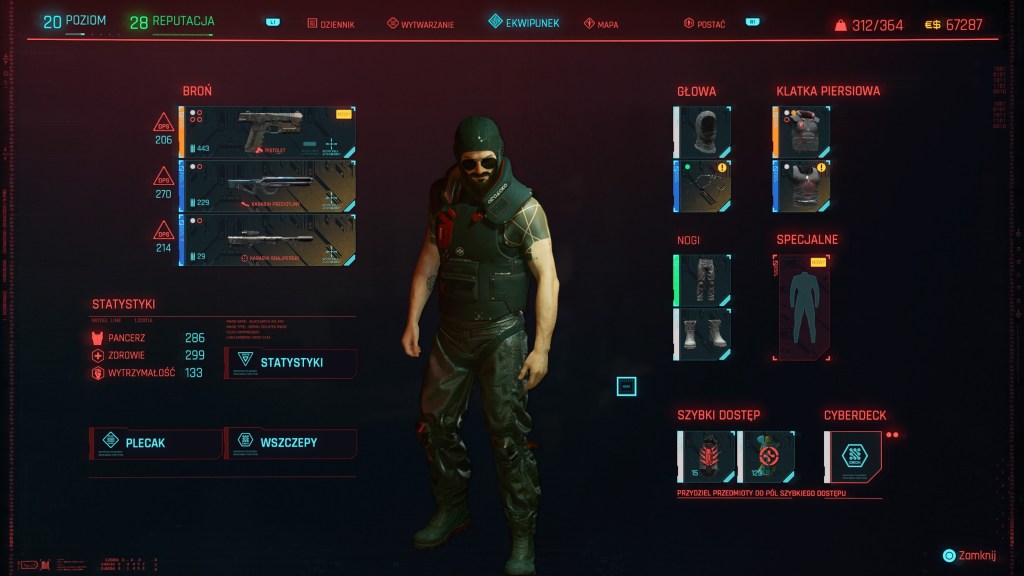Pick the glasses slot under Głowa
The height and width of the screenshot is (576, 1024).
703,186
